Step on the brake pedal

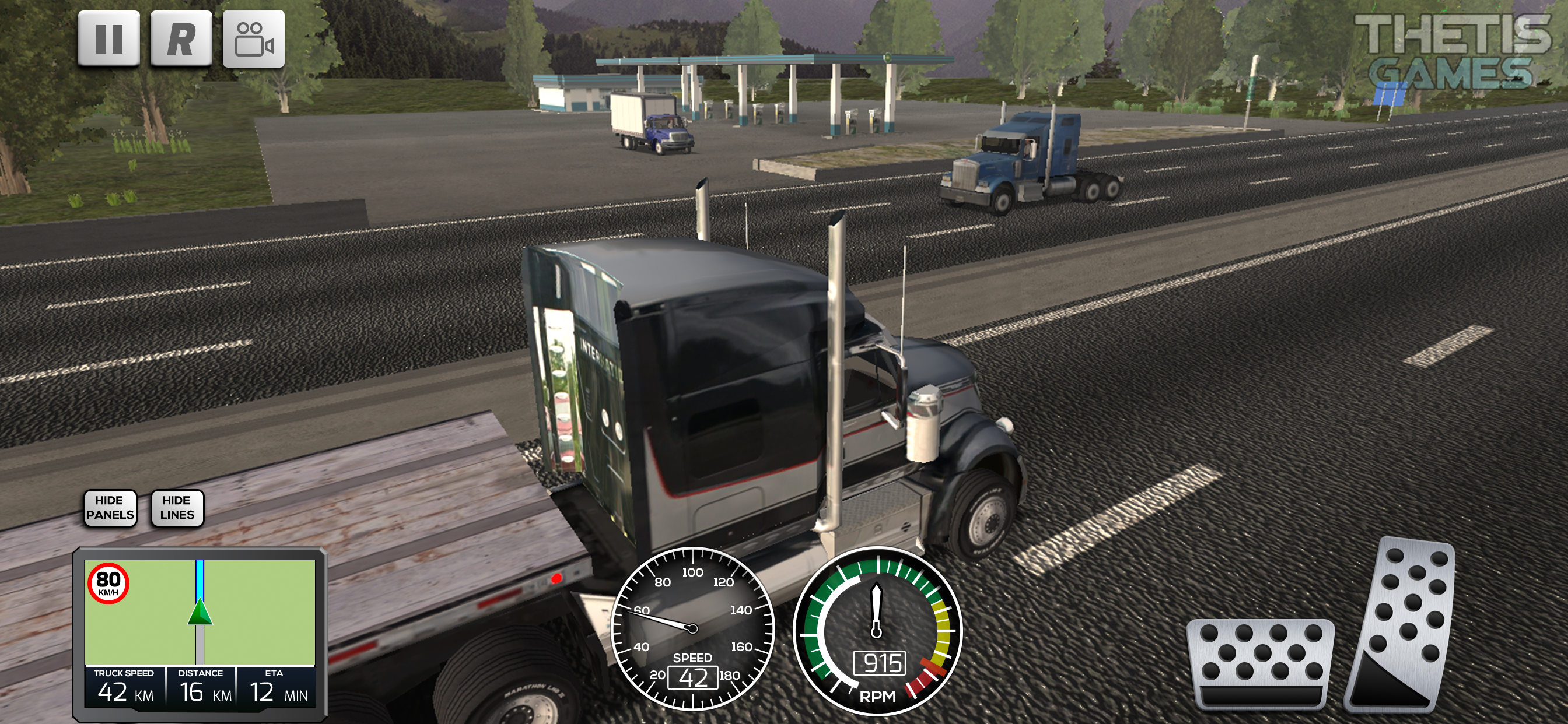point(1260,664)
